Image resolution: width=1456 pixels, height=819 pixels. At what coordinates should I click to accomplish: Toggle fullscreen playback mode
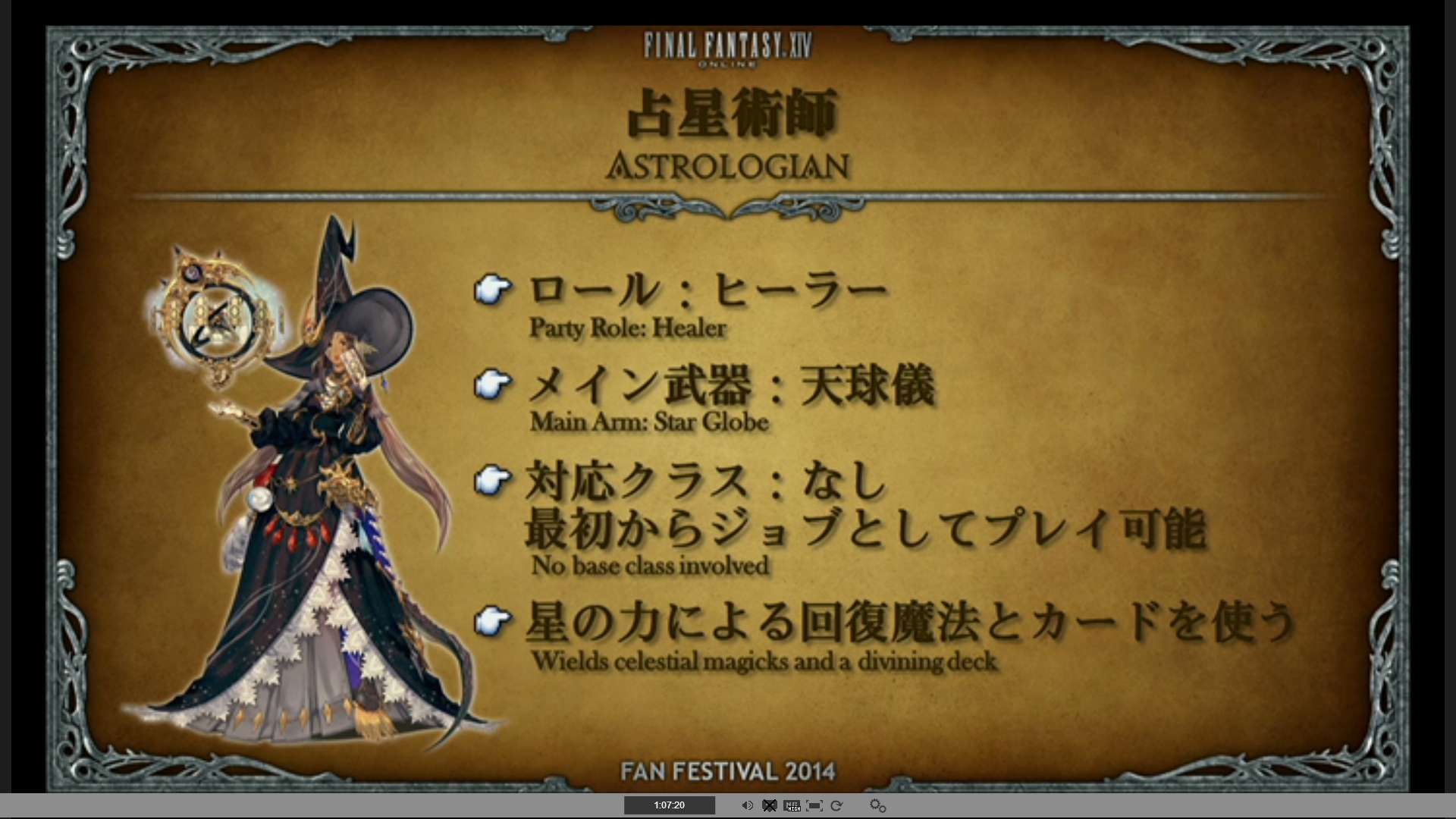tap(815, 806)
